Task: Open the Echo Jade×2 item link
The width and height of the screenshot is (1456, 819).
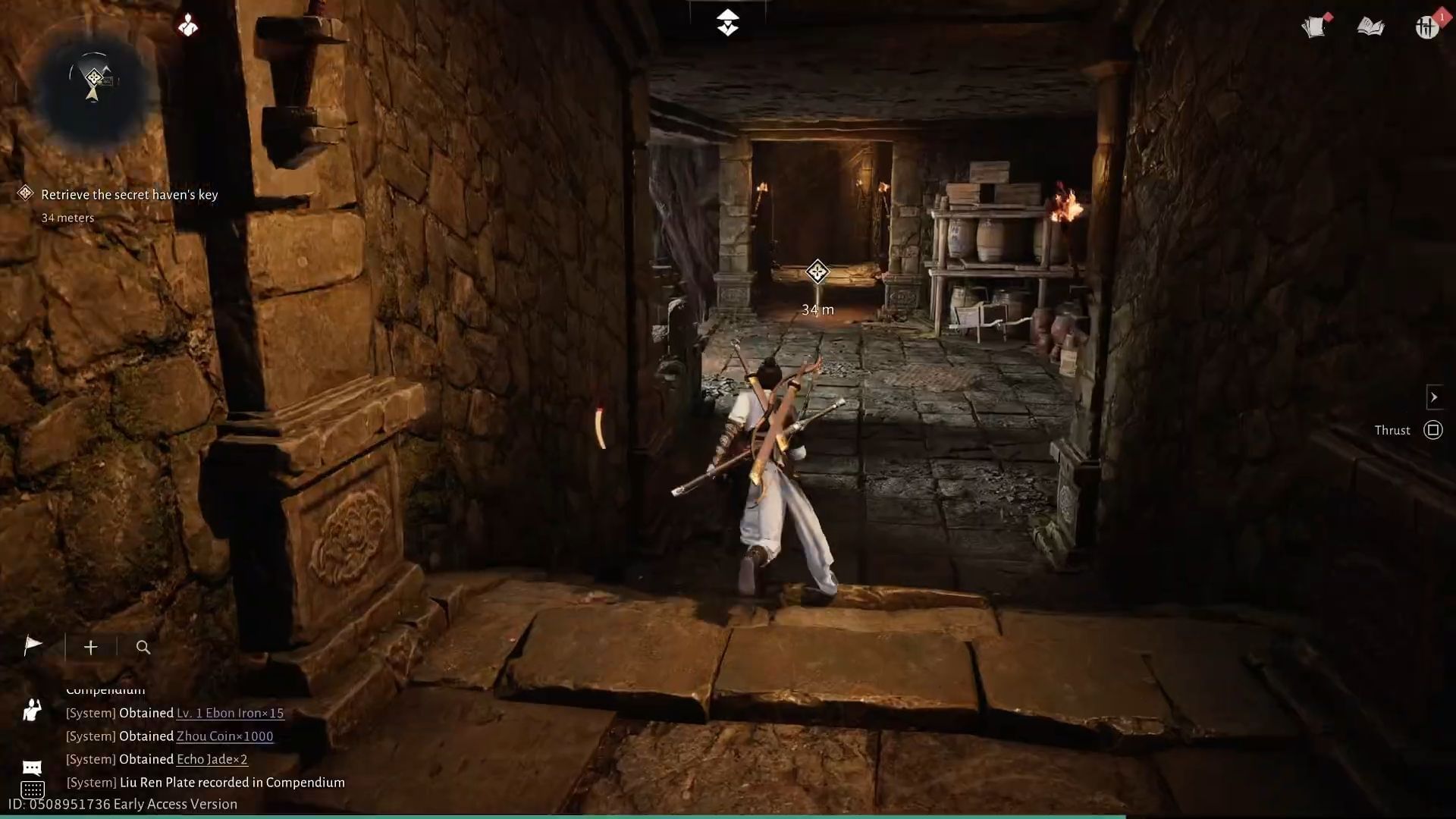Action: pyautogui.click(x=212, y=759)
